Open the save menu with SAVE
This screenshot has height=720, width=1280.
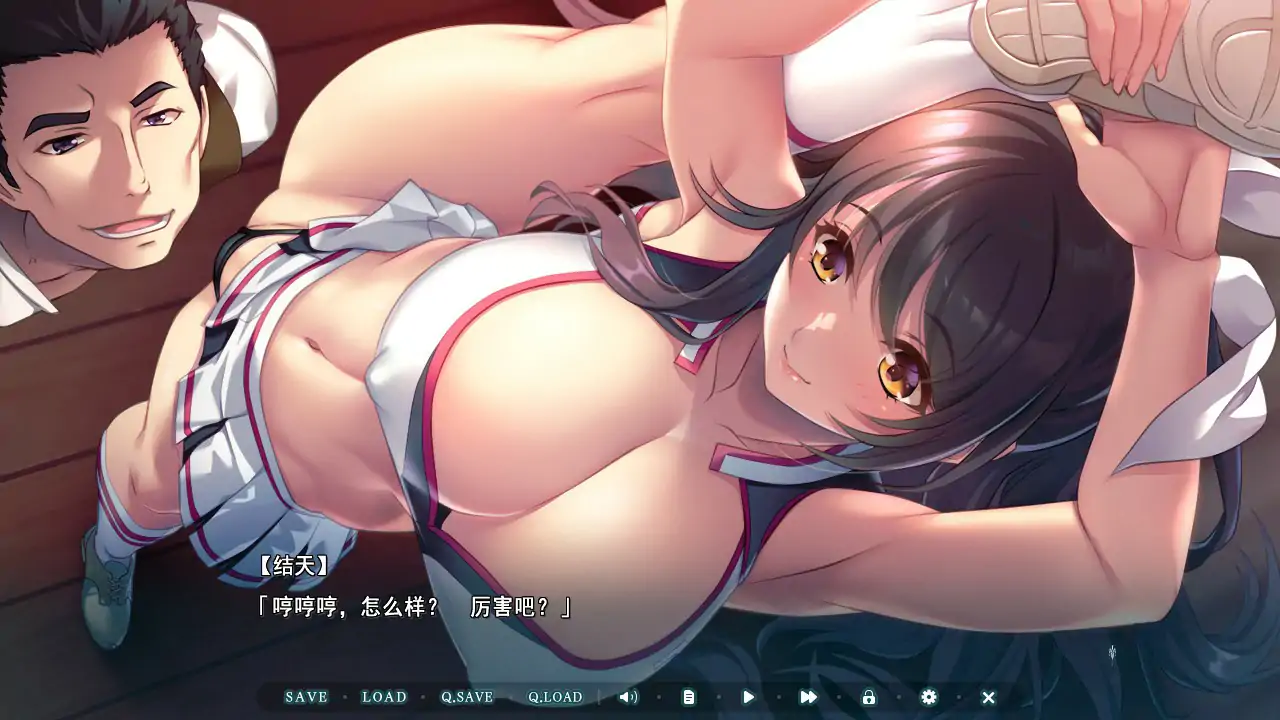(x=308, y=697)
